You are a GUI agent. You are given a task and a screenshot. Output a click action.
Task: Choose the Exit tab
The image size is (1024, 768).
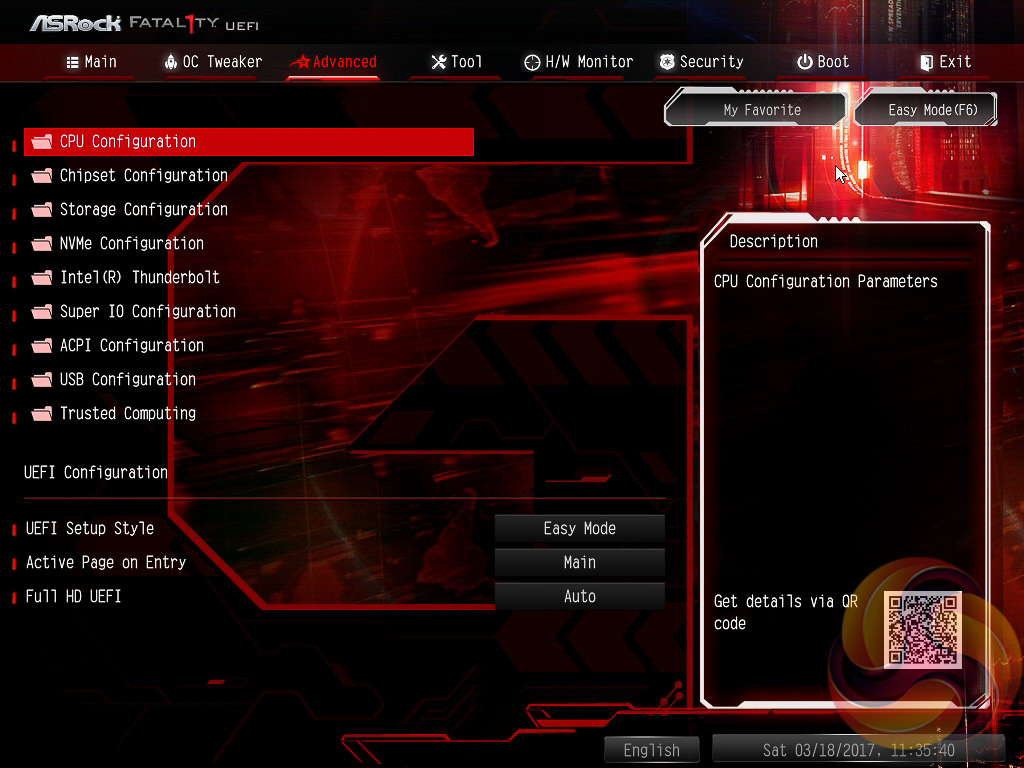point(945,62)
